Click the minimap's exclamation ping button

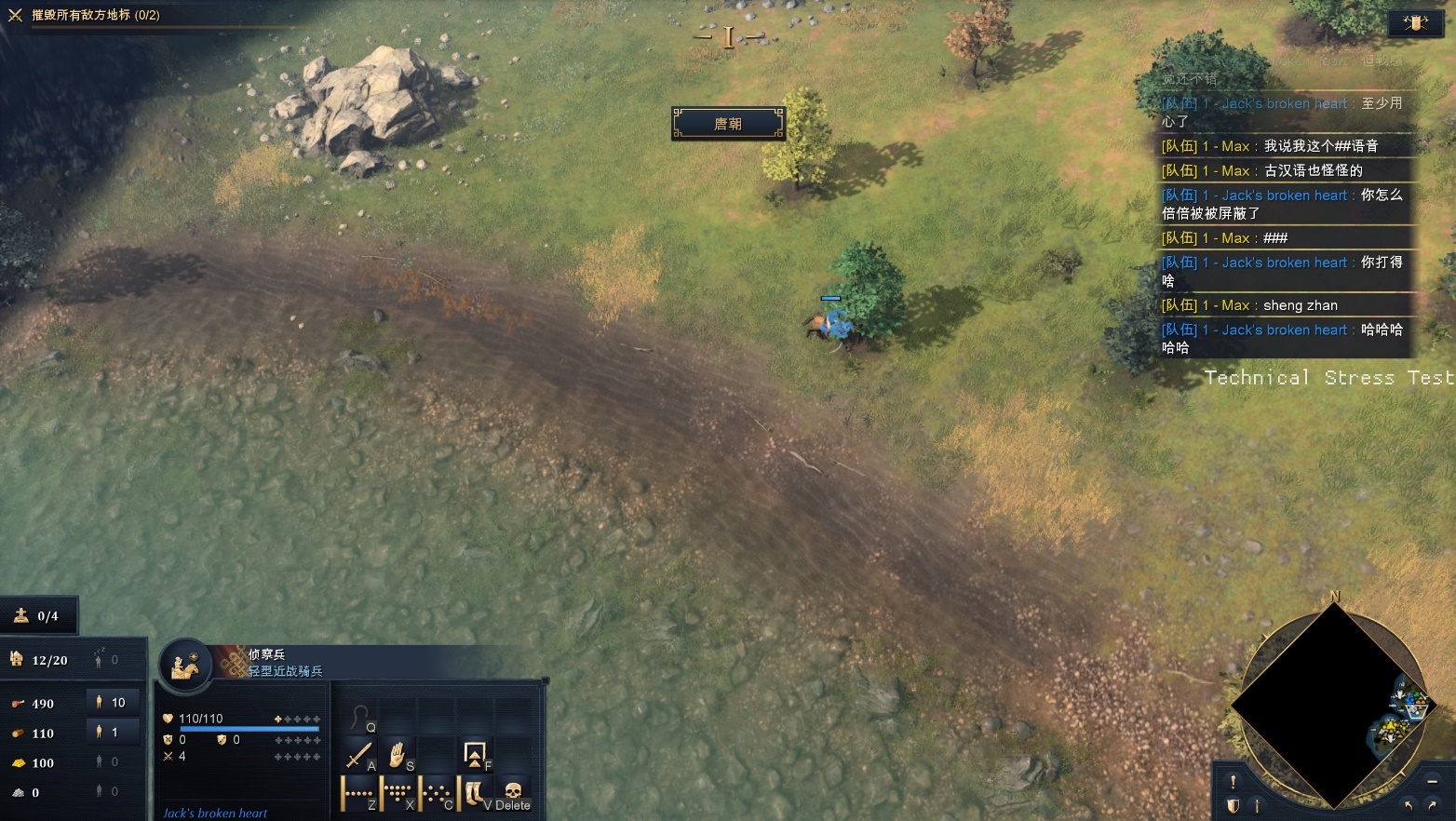tap(1234, 782)
